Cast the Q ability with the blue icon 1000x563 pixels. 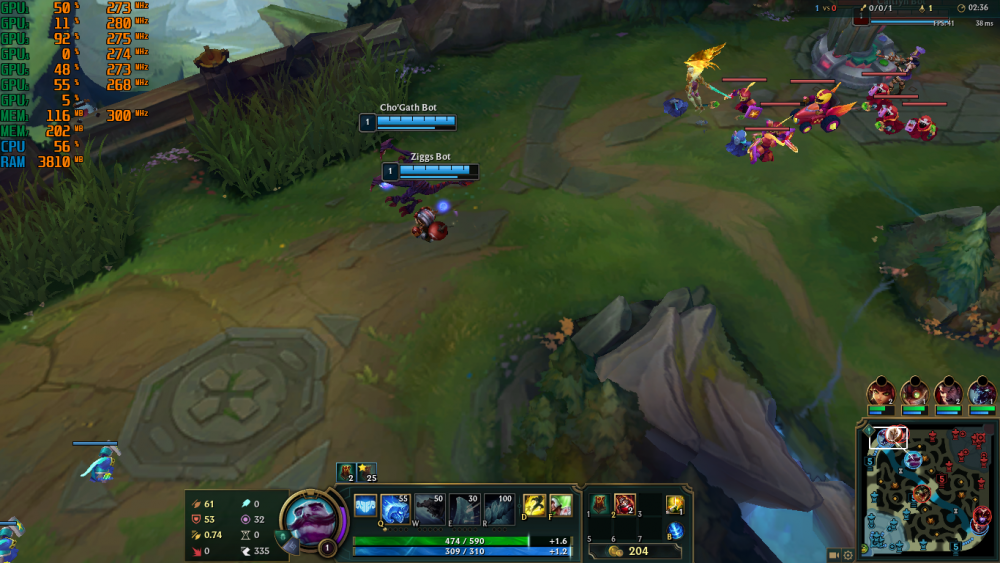396,507
